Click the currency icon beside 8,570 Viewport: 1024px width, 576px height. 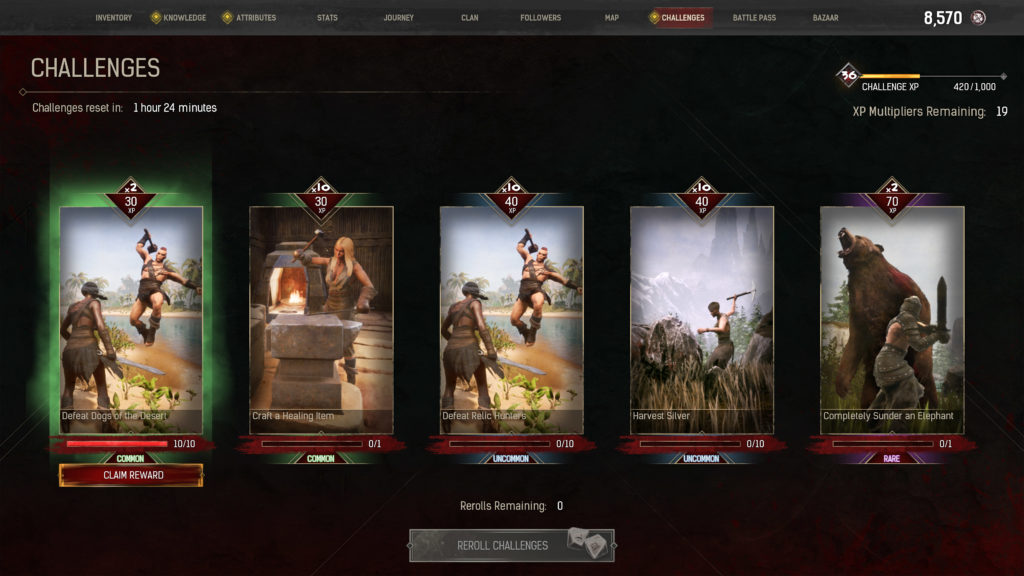click(x=978, y=18)
